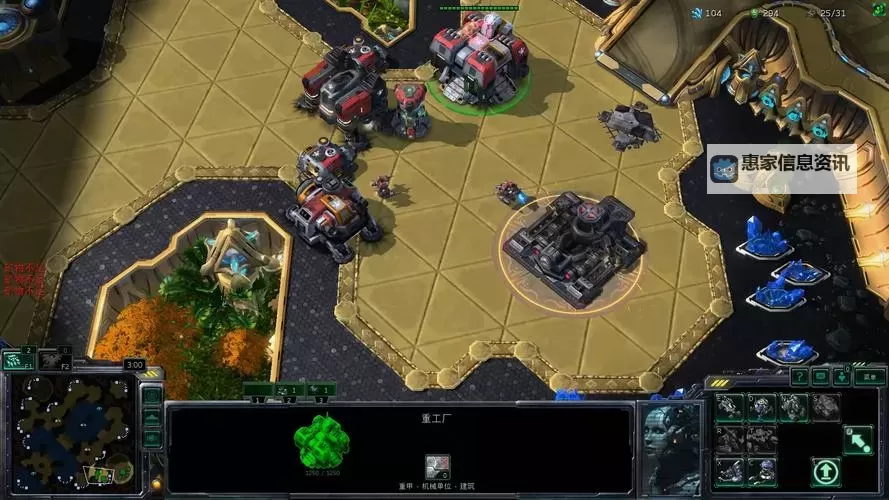Build a Hellion from the command card
This screenshot has height=500, width=889.
pyautogui.click(x=730, y=406)
